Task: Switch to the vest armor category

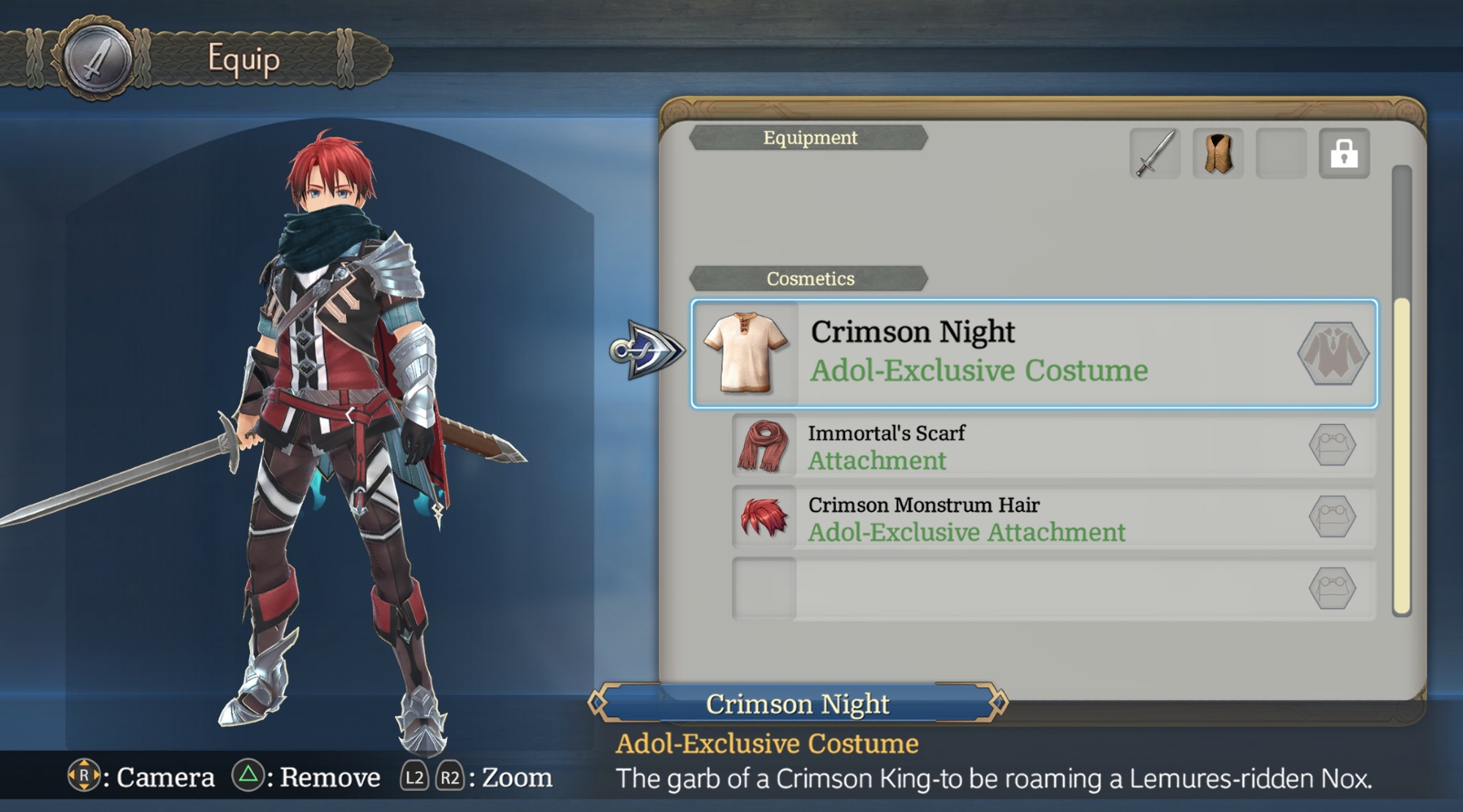Action: (x=1218, y=154)
